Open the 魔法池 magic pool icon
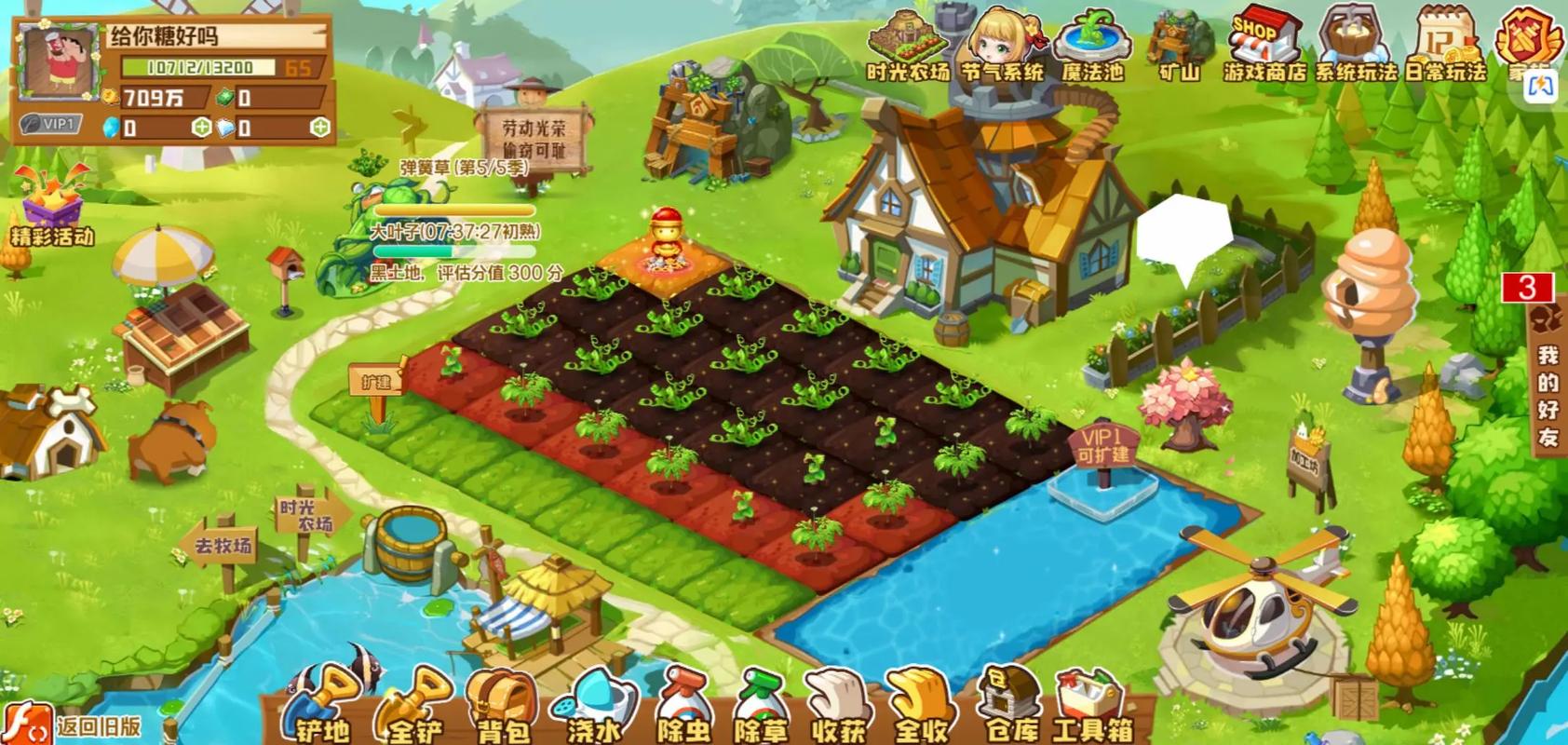1568x745 pixels. click(1093, 47)
